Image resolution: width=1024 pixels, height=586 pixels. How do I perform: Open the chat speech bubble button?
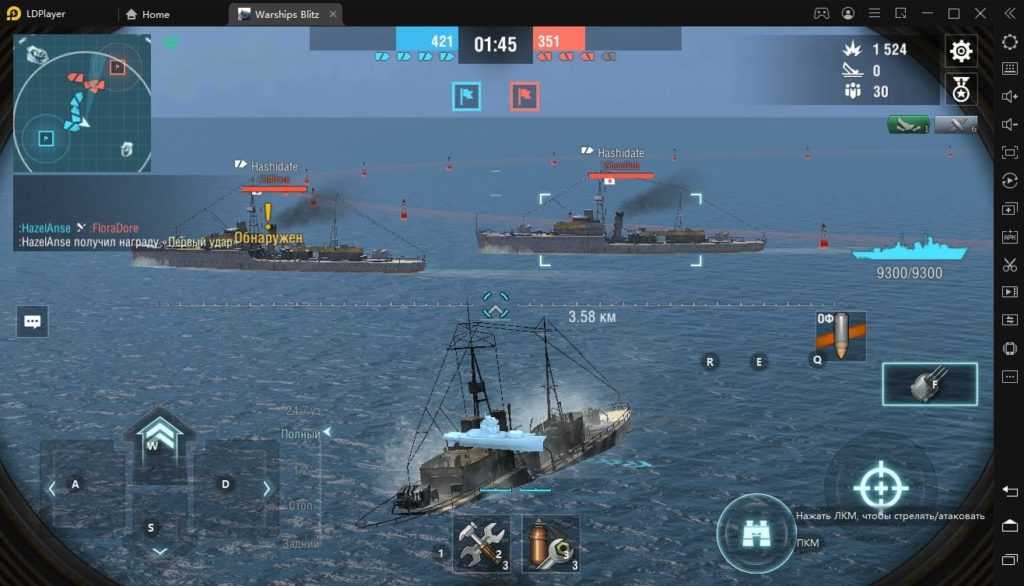(x=32, y=321)
